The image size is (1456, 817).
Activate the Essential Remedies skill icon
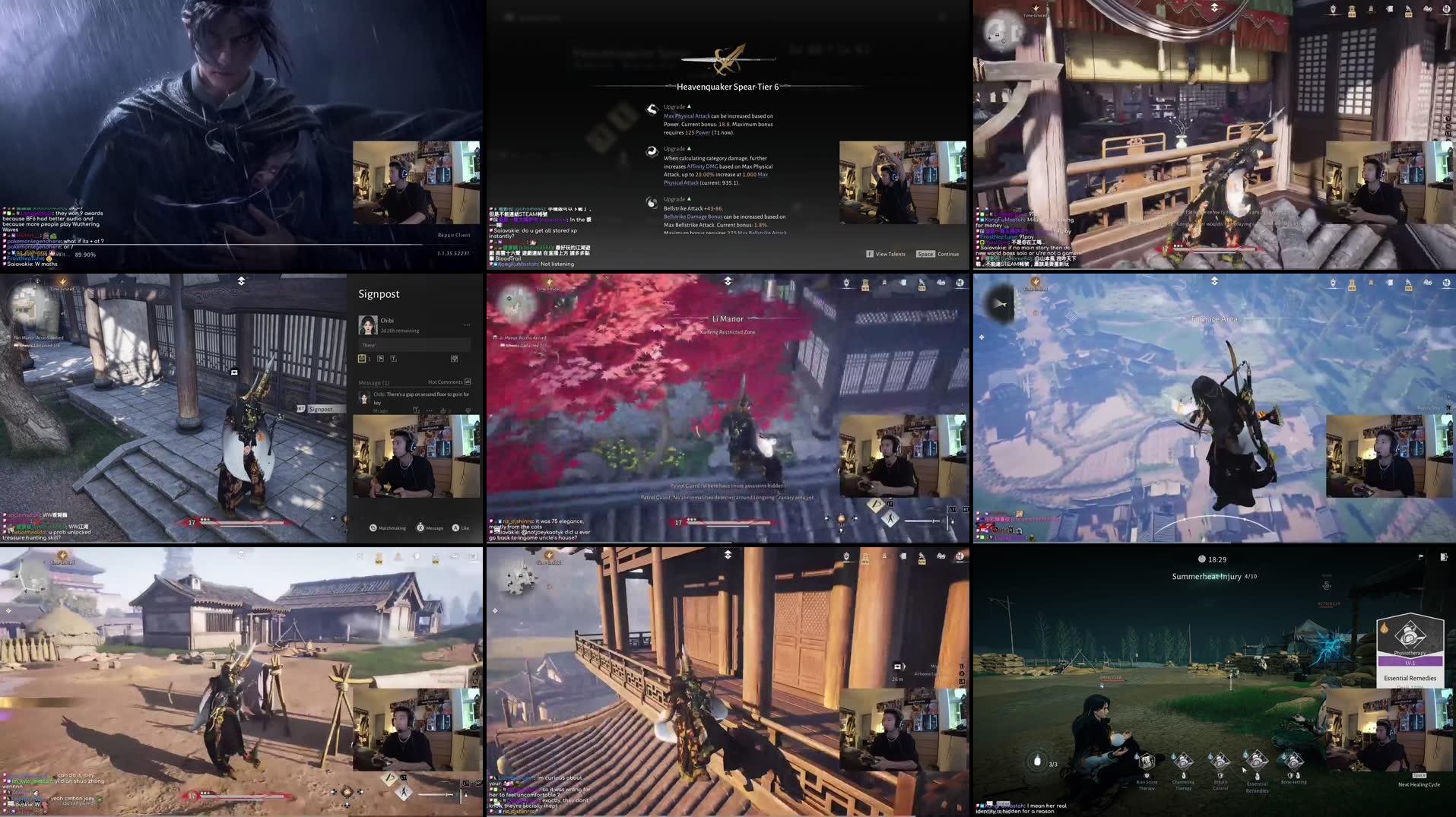tap(1258, 762)
